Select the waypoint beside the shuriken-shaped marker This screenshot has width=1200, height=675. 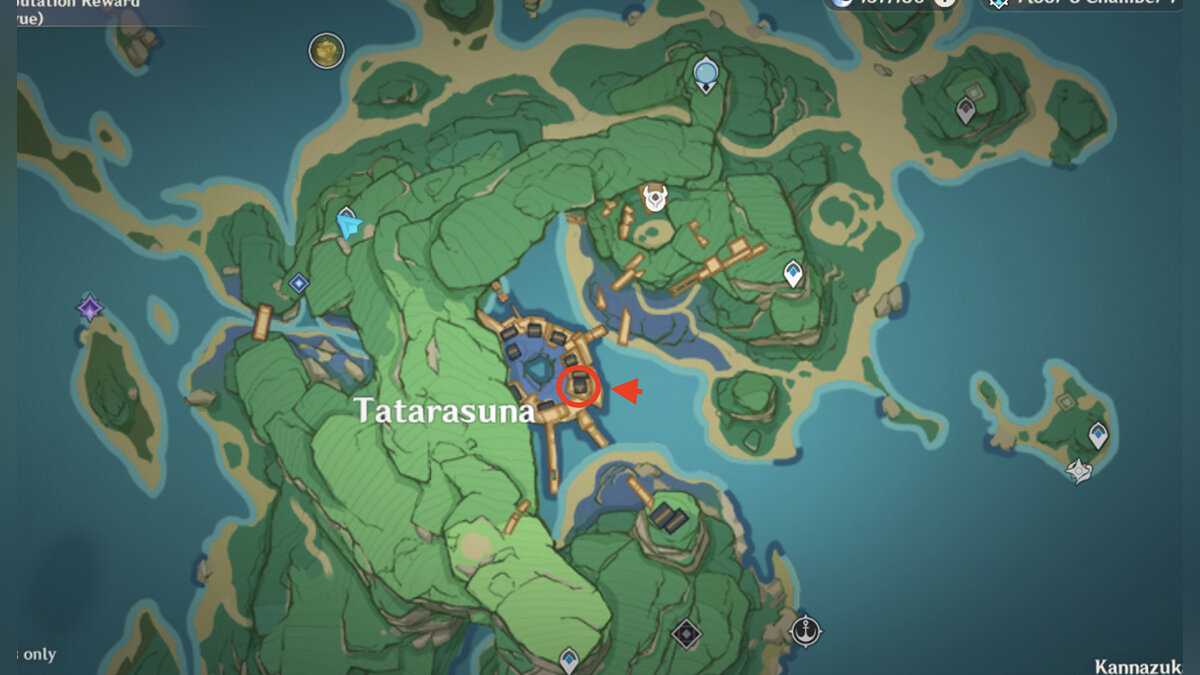[x=1098, y=435]
